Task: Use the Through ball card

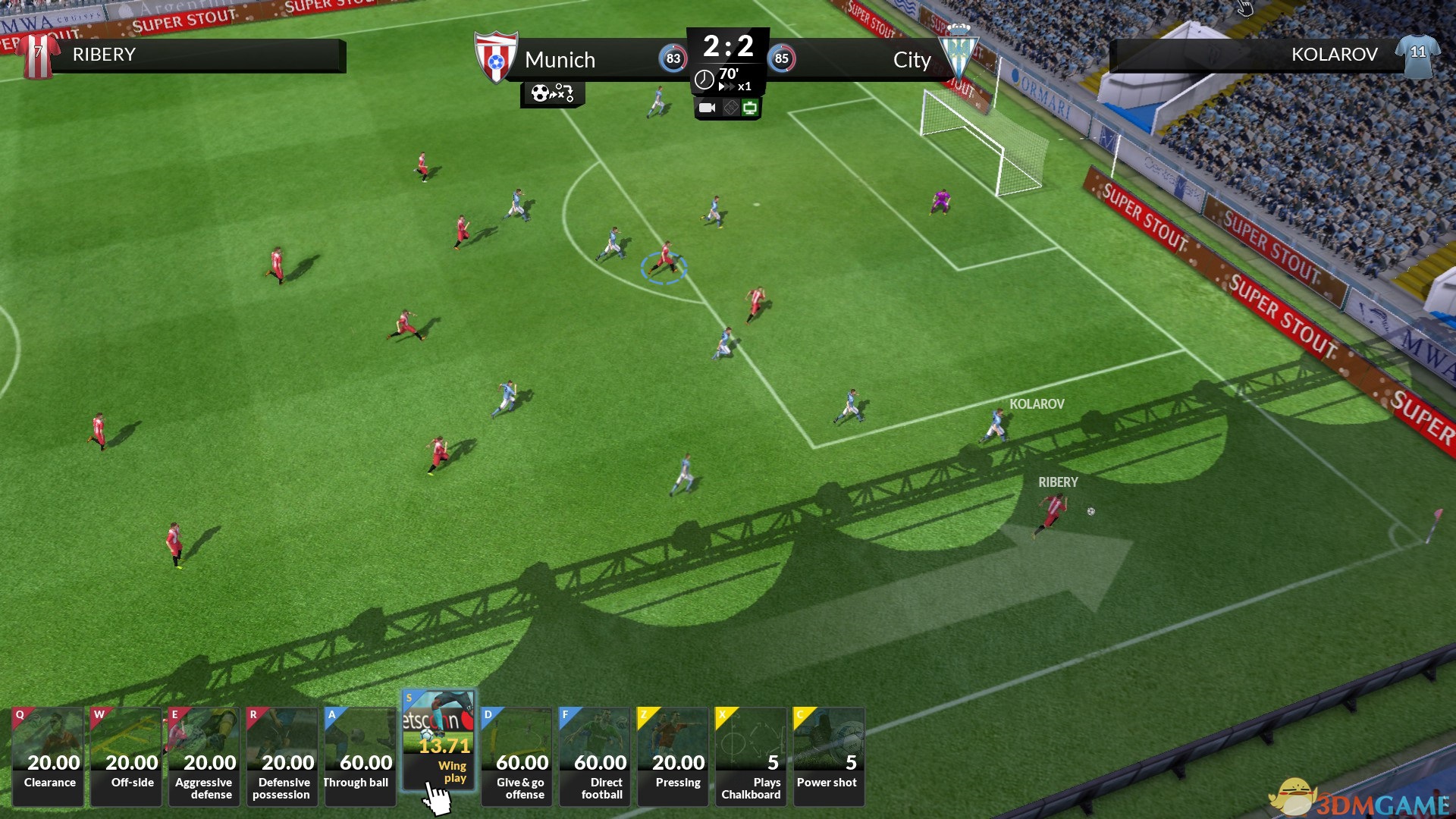Action: (x=360, y=756)
